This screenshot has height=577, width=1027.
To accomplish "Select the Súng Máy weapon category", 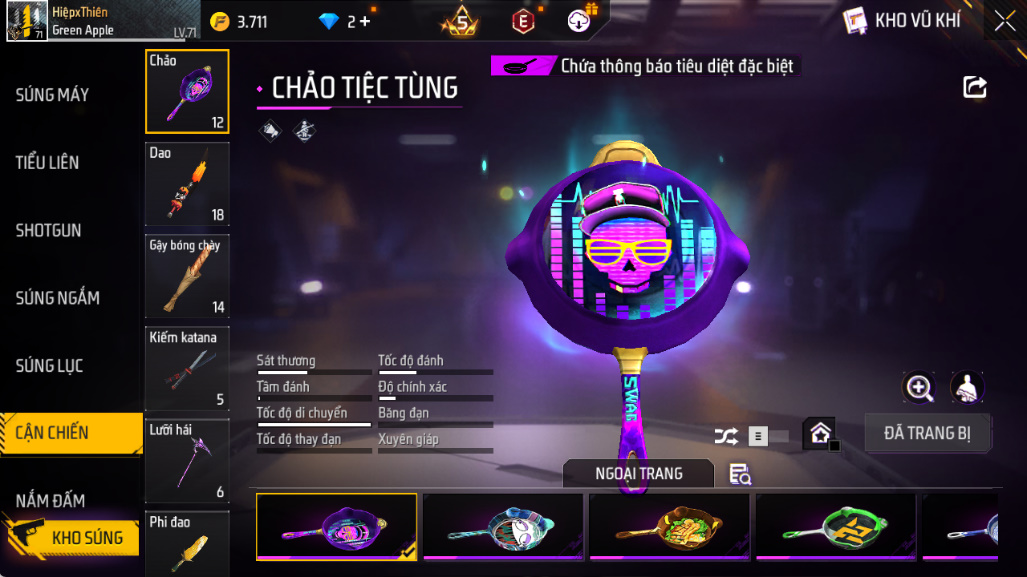I will point(52,95).
